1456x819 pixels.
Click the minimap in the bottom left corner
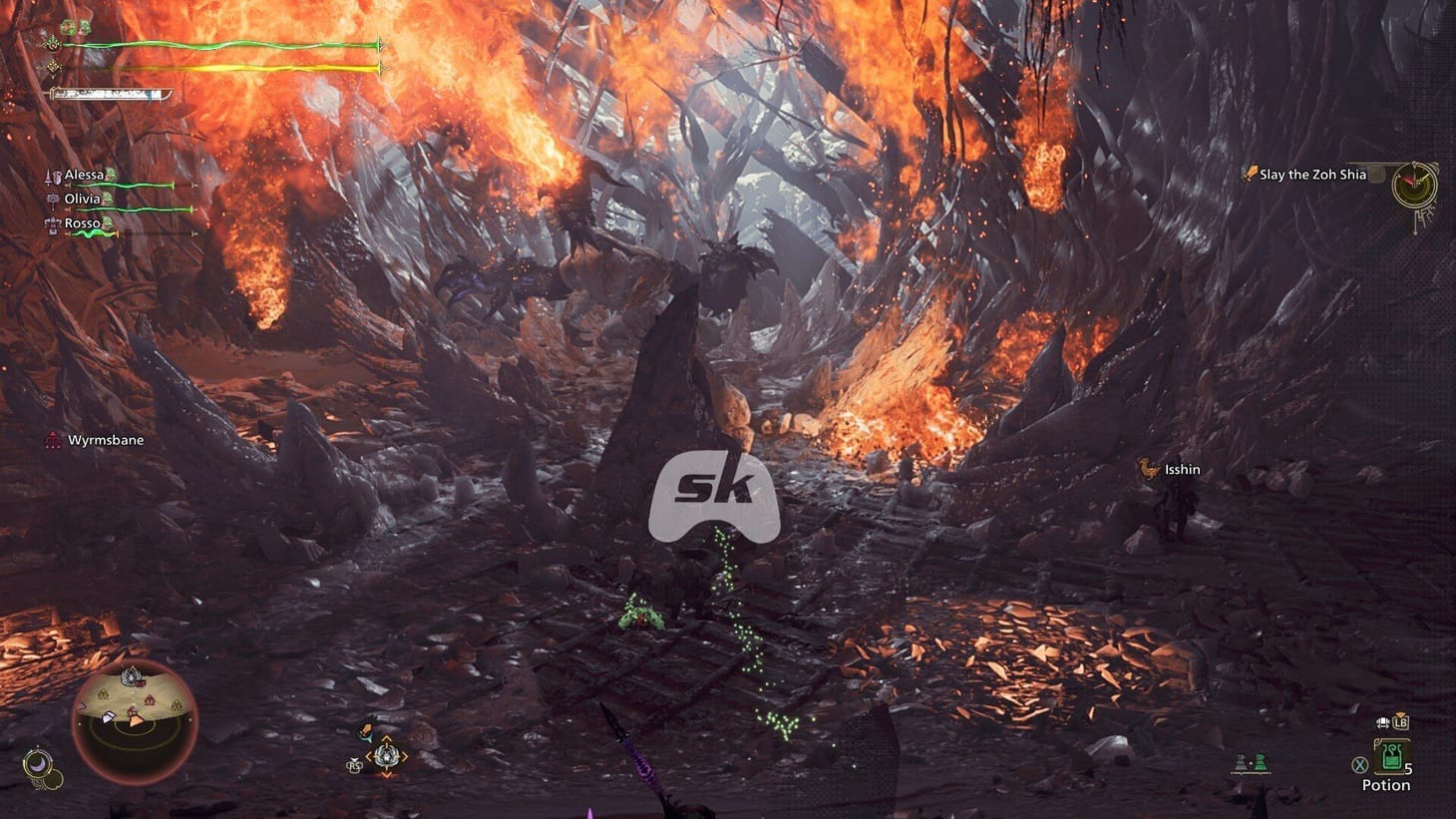click(x=135, y=723)
